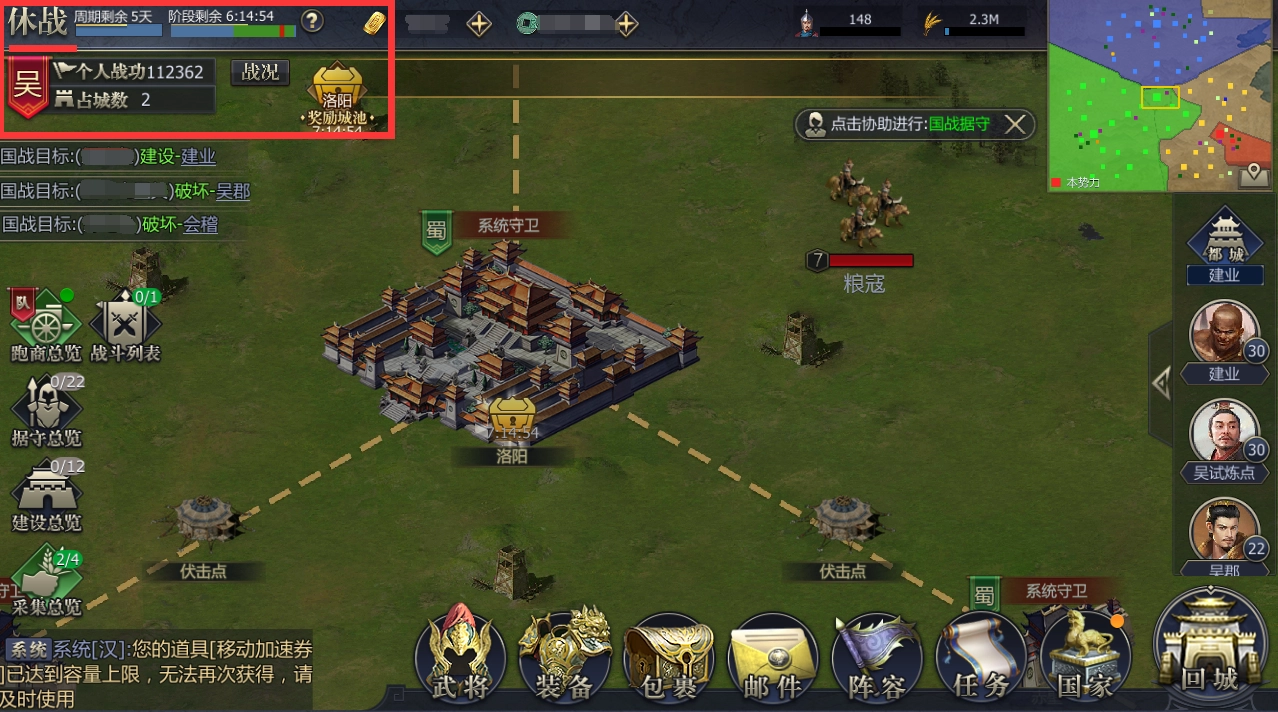The height and width of the screenshot is (712, 1278).
Task: Open 采集总览 gathering overview
Action: (46, 578)
